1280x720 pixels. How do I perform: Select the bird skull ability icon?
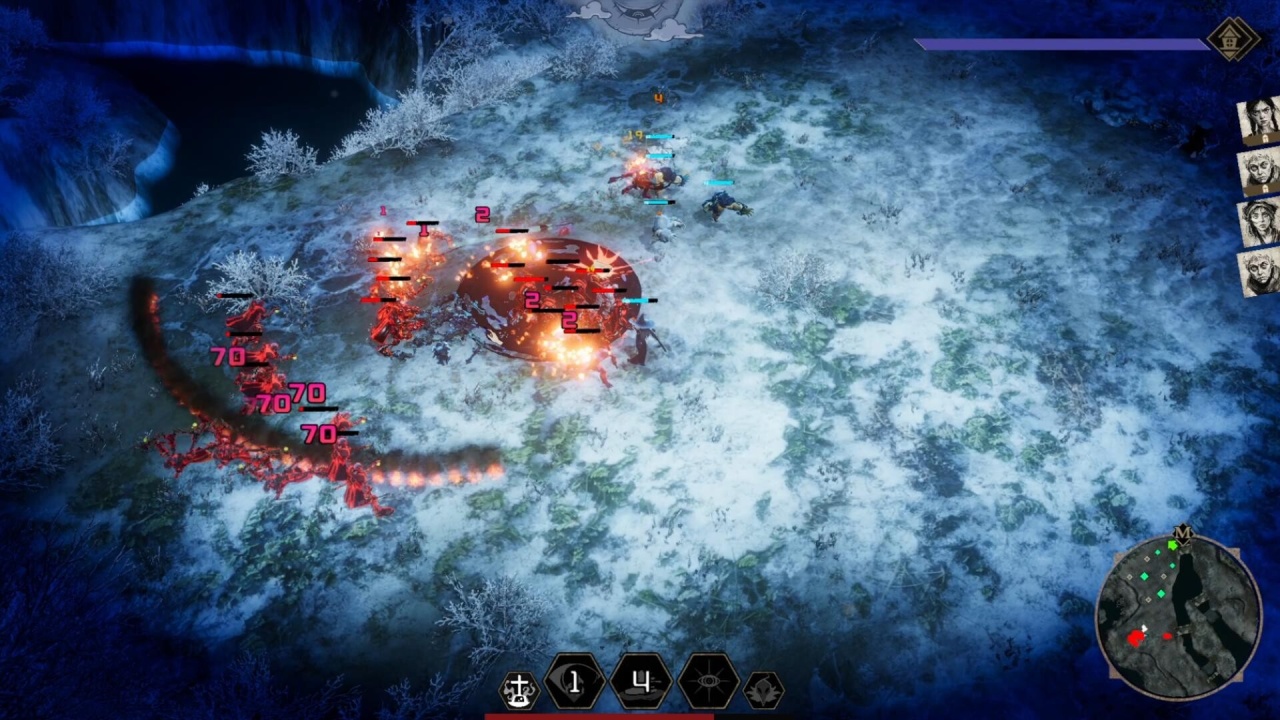pos(764,690)
